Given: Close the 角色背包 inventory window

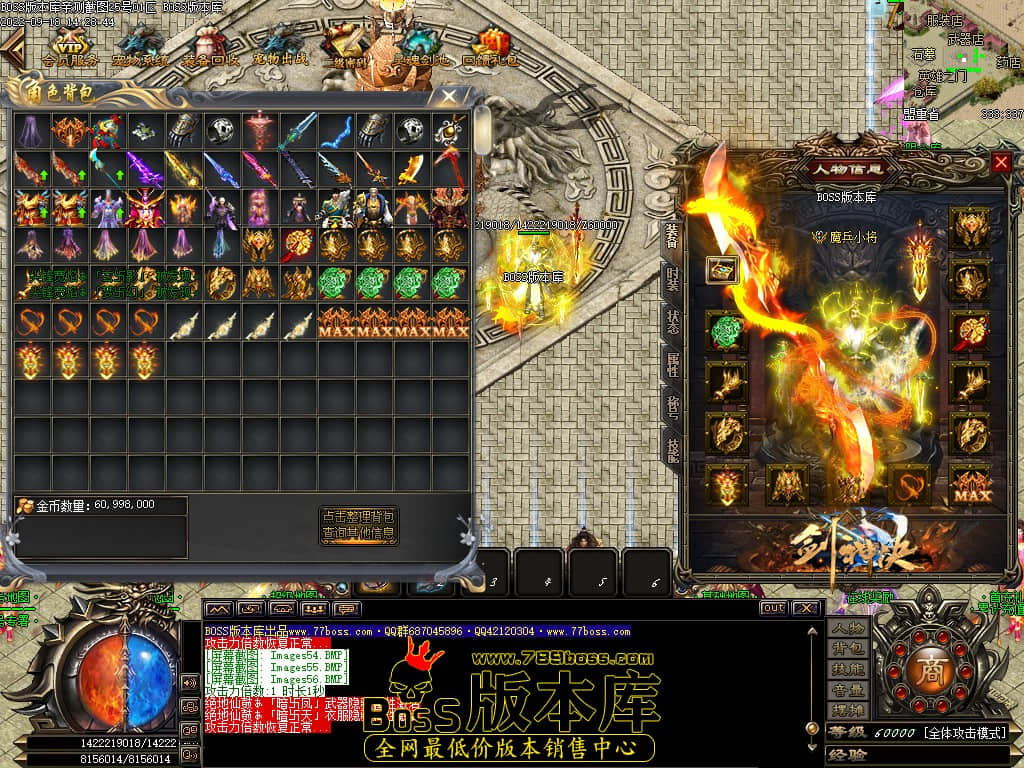Looking at the screenshot, I should [449, 97].
